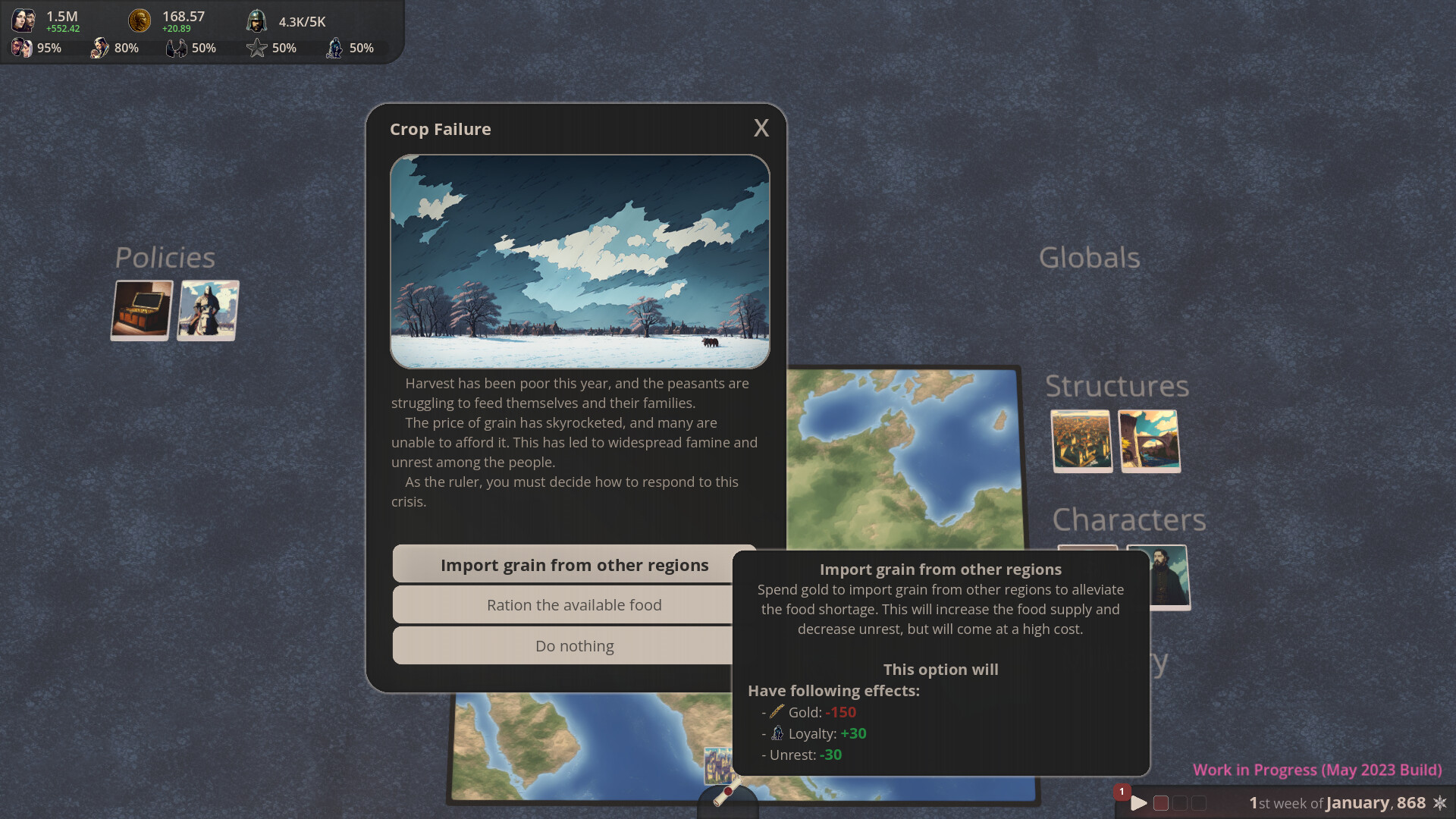Expand the Structures section

[1117, 387]
